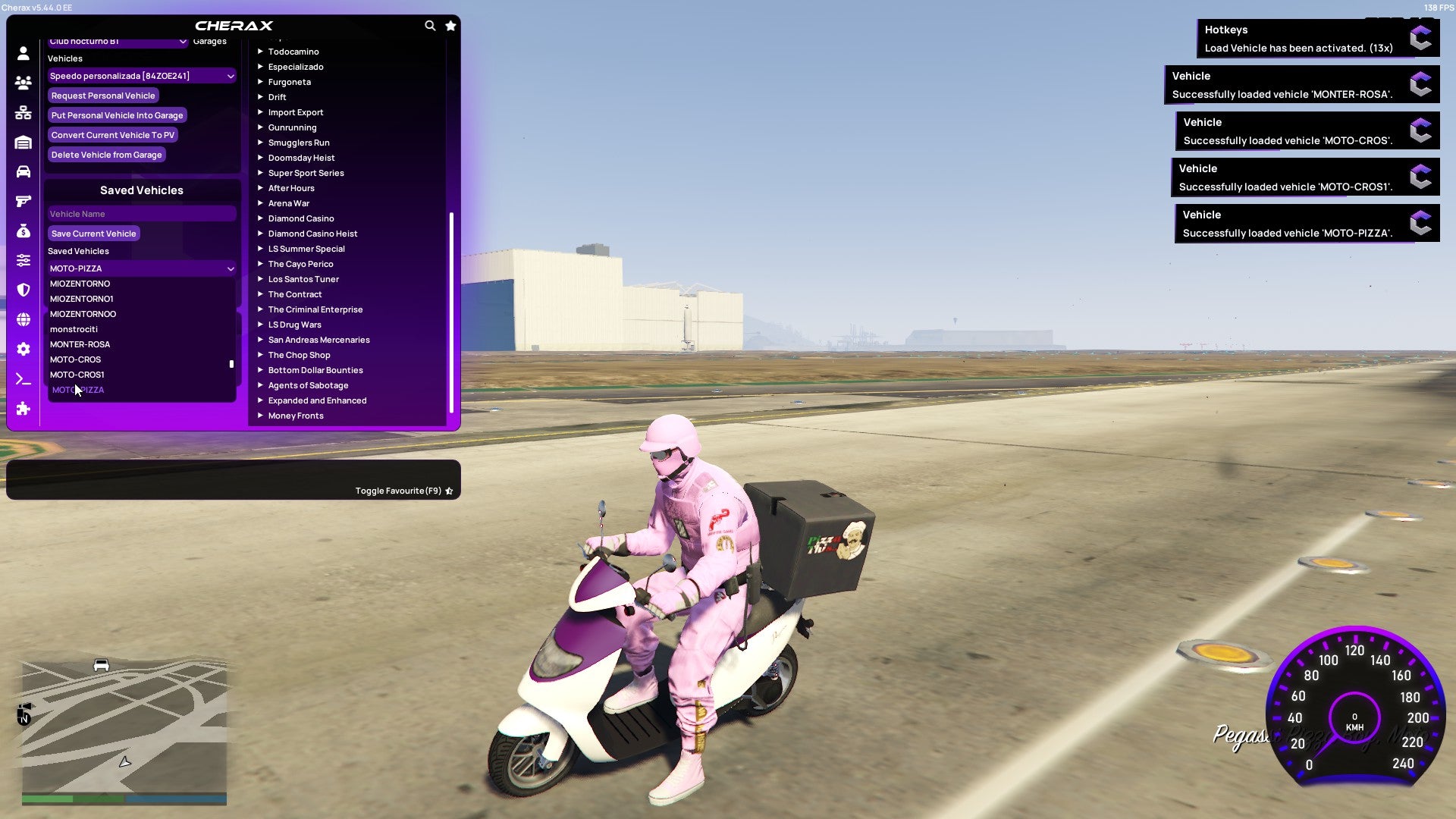
Task: Select Los Santos Tuner category
Action: (x=303, y=279)
